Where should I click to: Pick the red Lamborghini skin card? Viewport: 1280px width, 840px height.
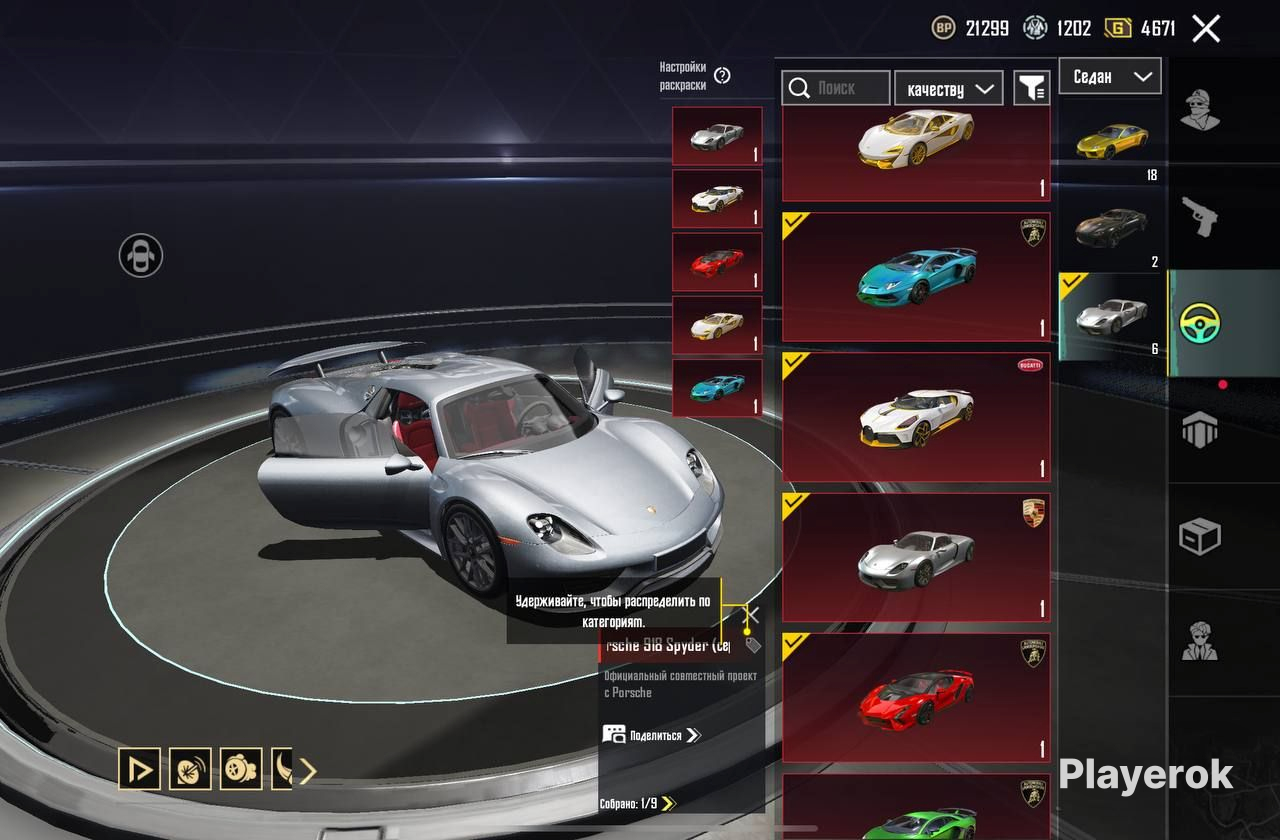pos(916,697)
